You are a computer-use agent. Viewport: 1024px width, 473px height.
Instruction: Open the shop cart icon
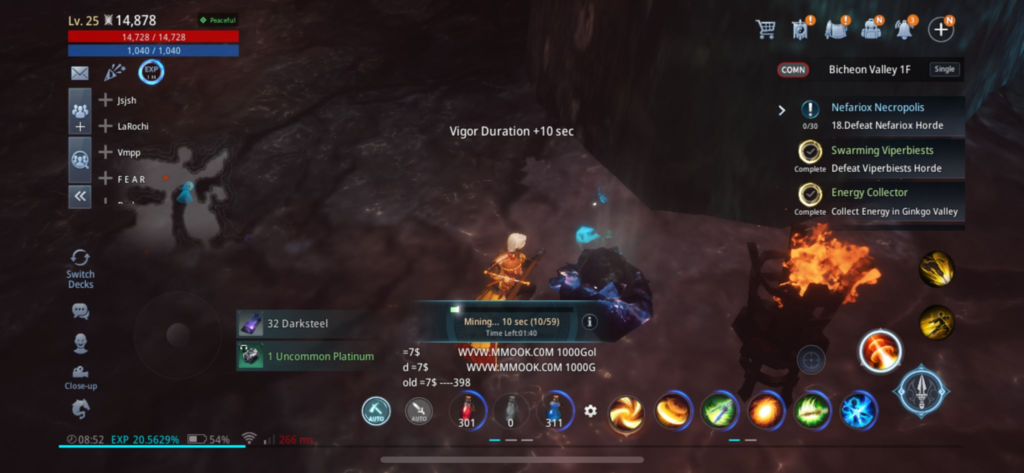tap(766, 29)
